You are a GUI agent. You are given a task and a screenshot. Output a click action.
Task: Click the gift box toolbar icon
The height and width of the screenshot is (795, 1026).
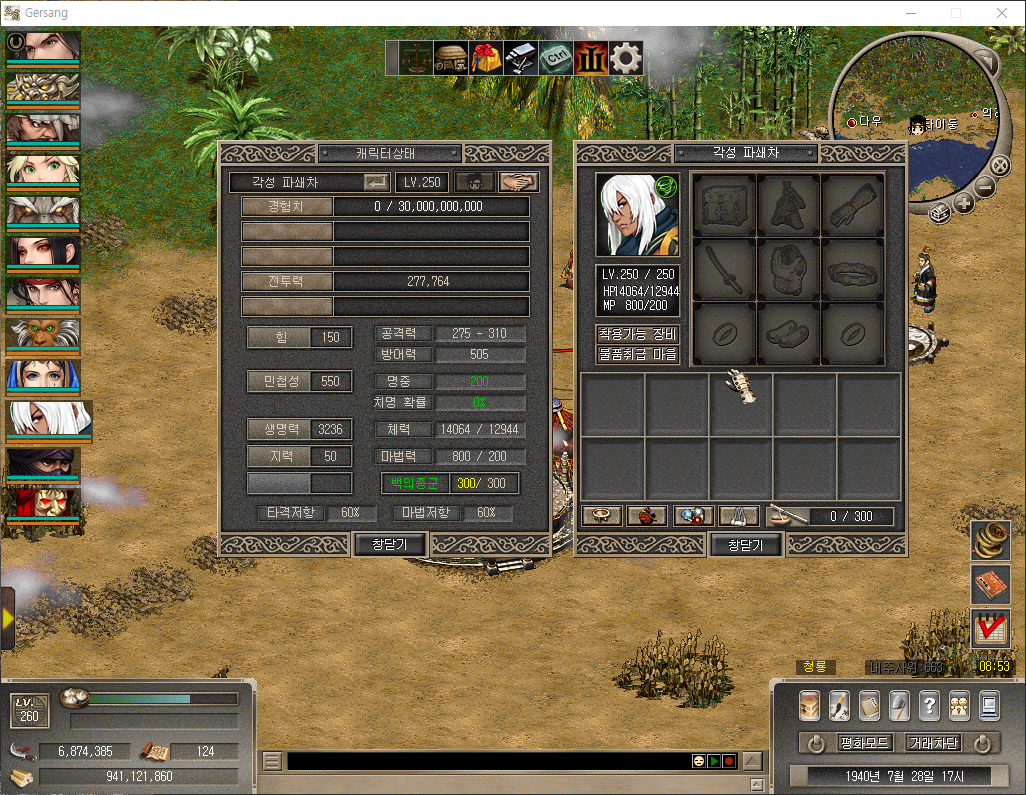pos(486,58)
